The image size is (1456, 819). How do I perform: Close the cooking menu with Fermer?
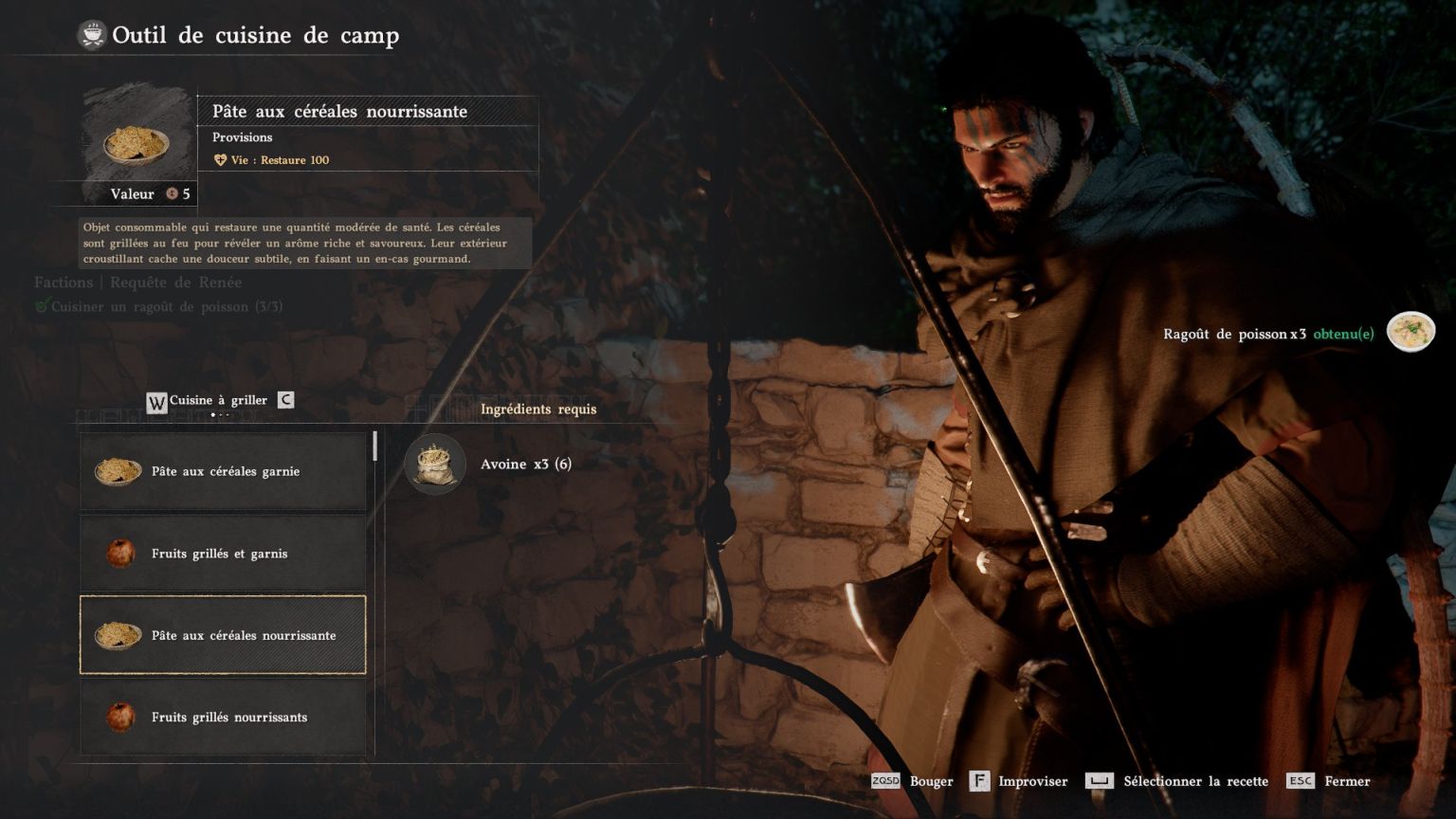coord(1329,781)
